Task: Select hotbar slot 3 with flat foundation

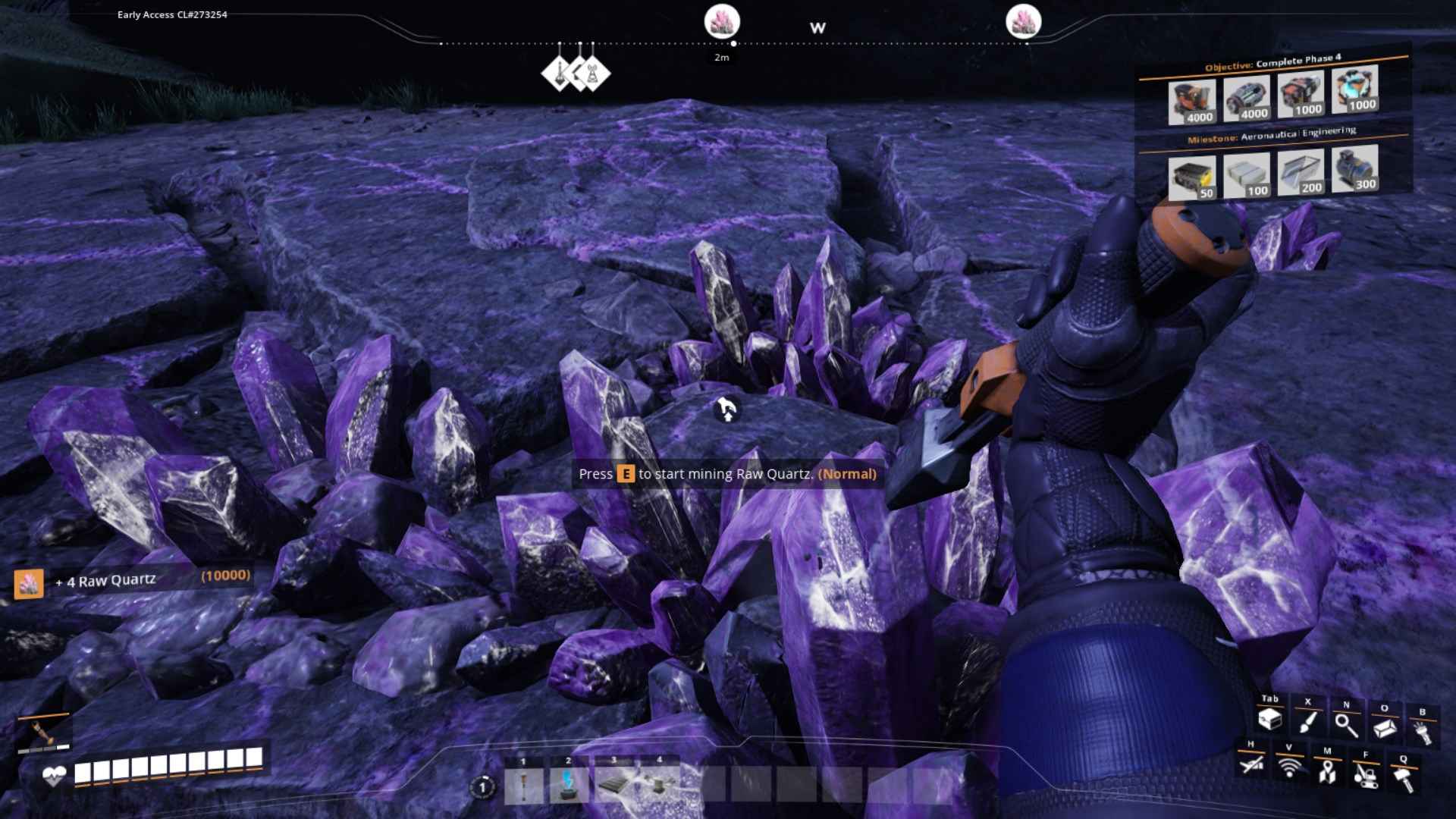Action: 614,786
